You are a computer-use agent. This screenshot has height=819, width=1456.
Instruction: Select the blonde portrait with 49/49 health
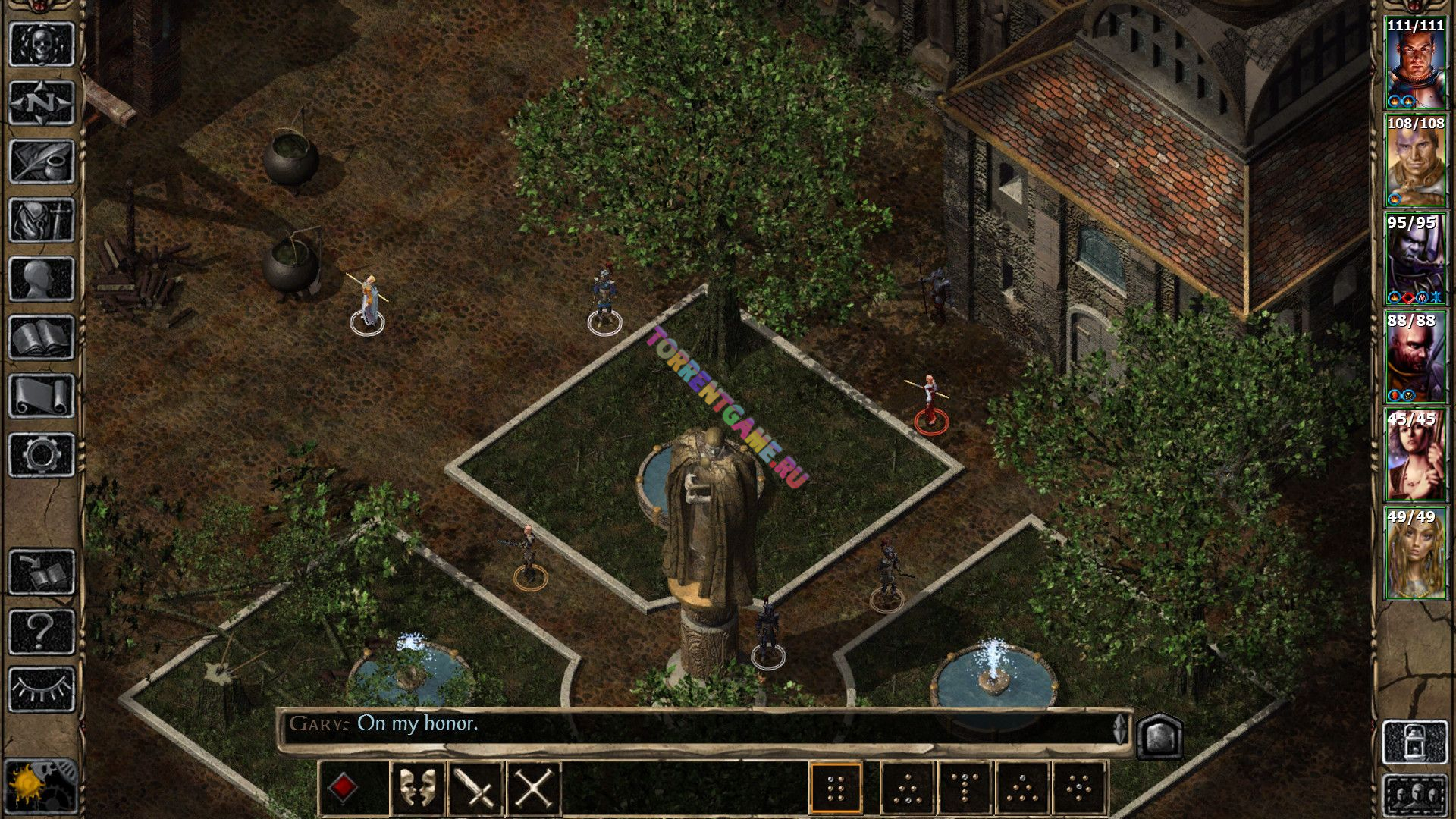[1415, 554]
